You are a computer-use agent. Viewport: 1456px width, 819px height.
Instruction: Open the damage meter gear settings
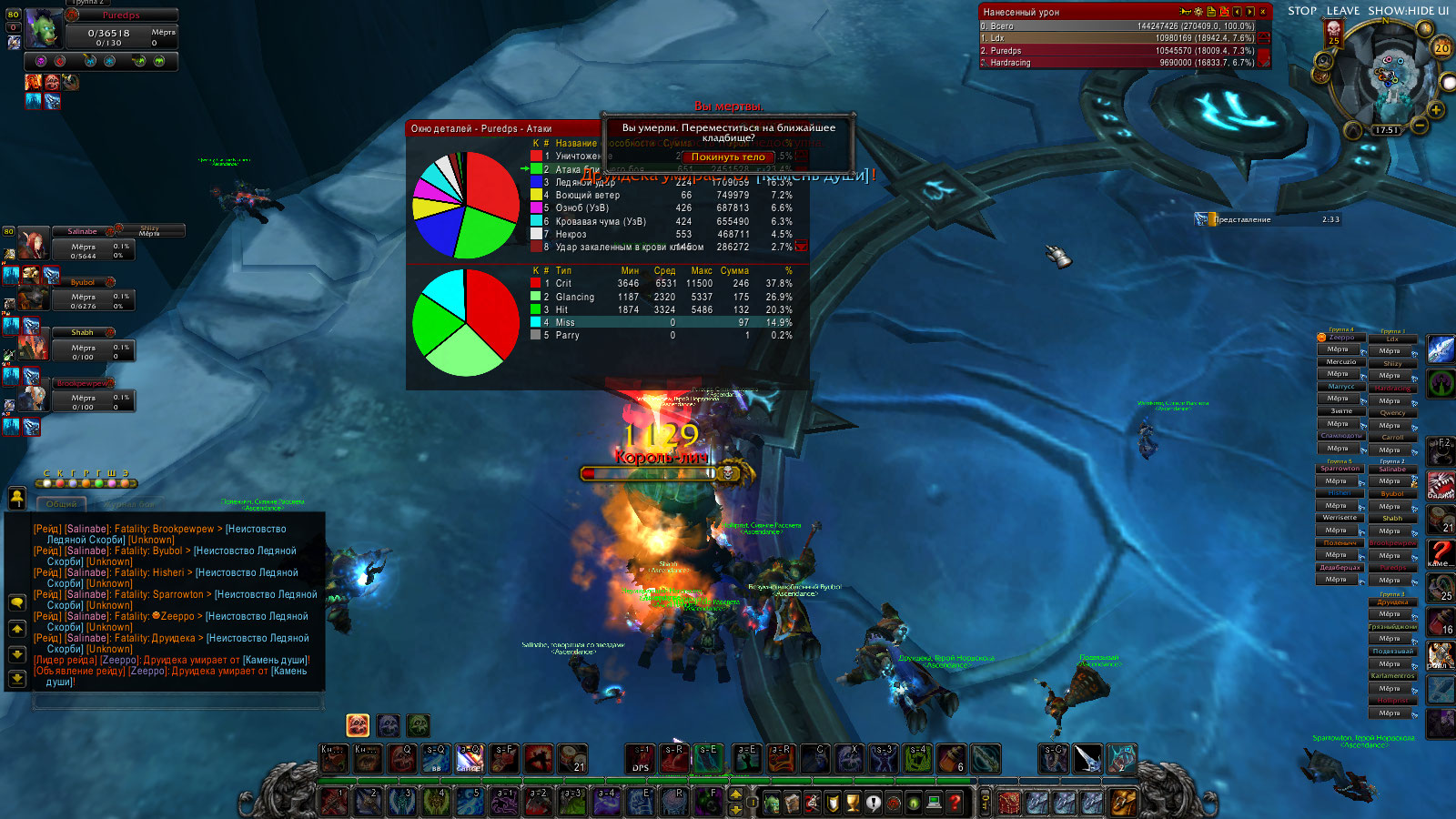1198,12
